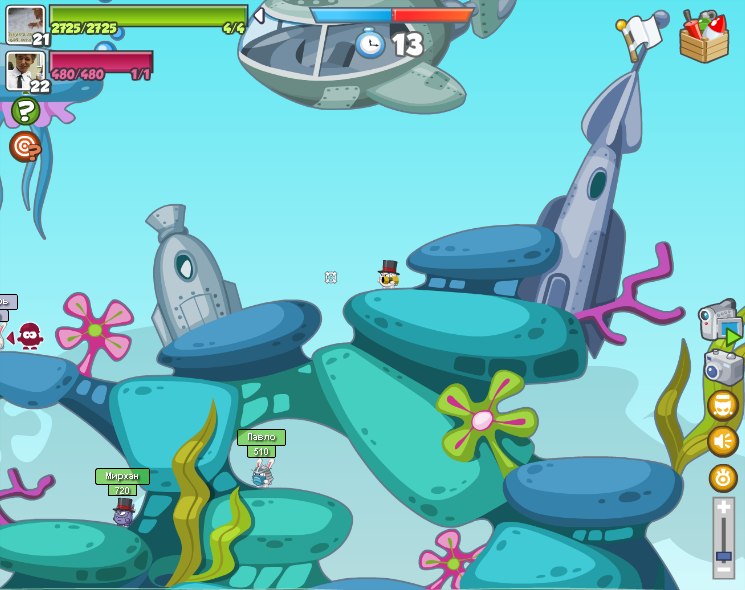745x590 pixels.
Task: Zoom out with the minus button
Action: tap(723, 570)
